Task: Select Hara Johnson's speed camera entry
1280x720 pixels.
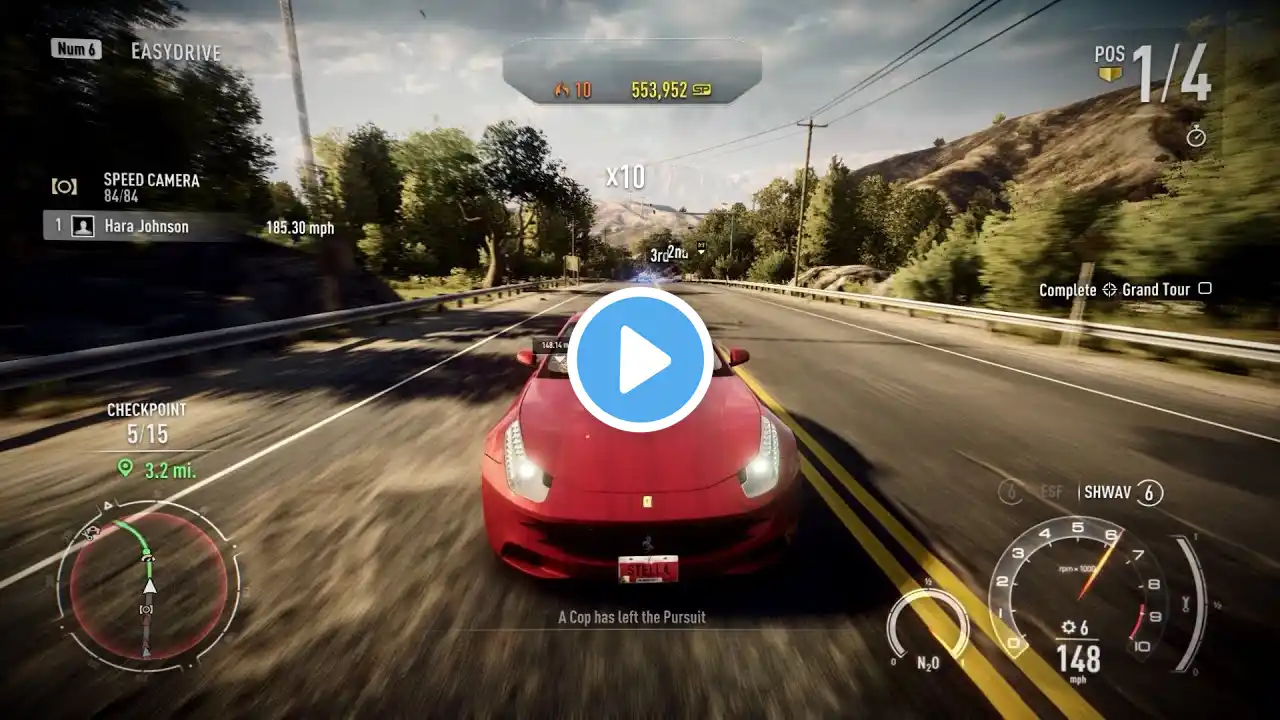Action: pos(145,227)
